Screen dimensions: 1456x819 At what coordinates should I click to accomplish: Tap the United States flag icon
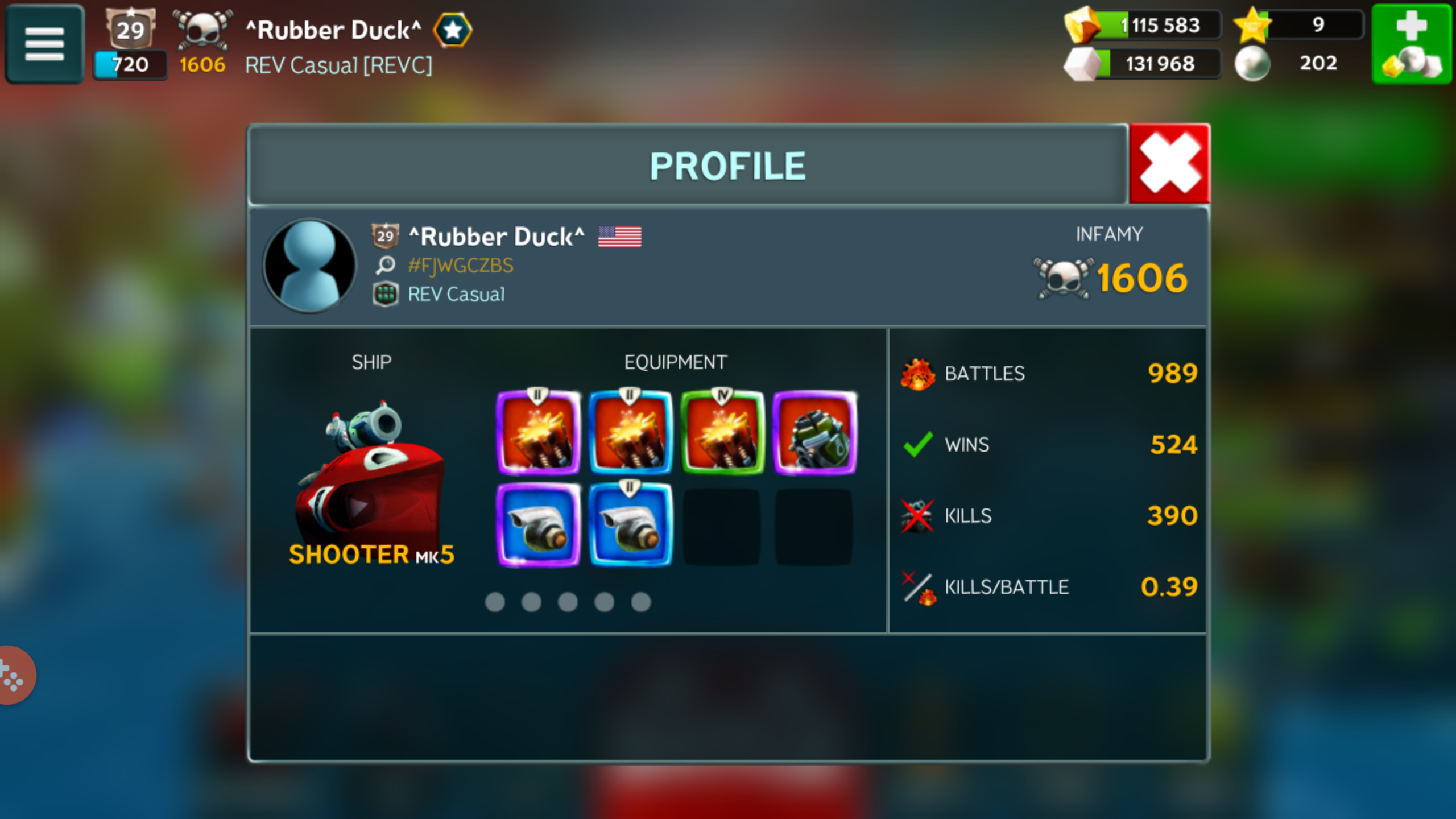[x=619, y=237]
